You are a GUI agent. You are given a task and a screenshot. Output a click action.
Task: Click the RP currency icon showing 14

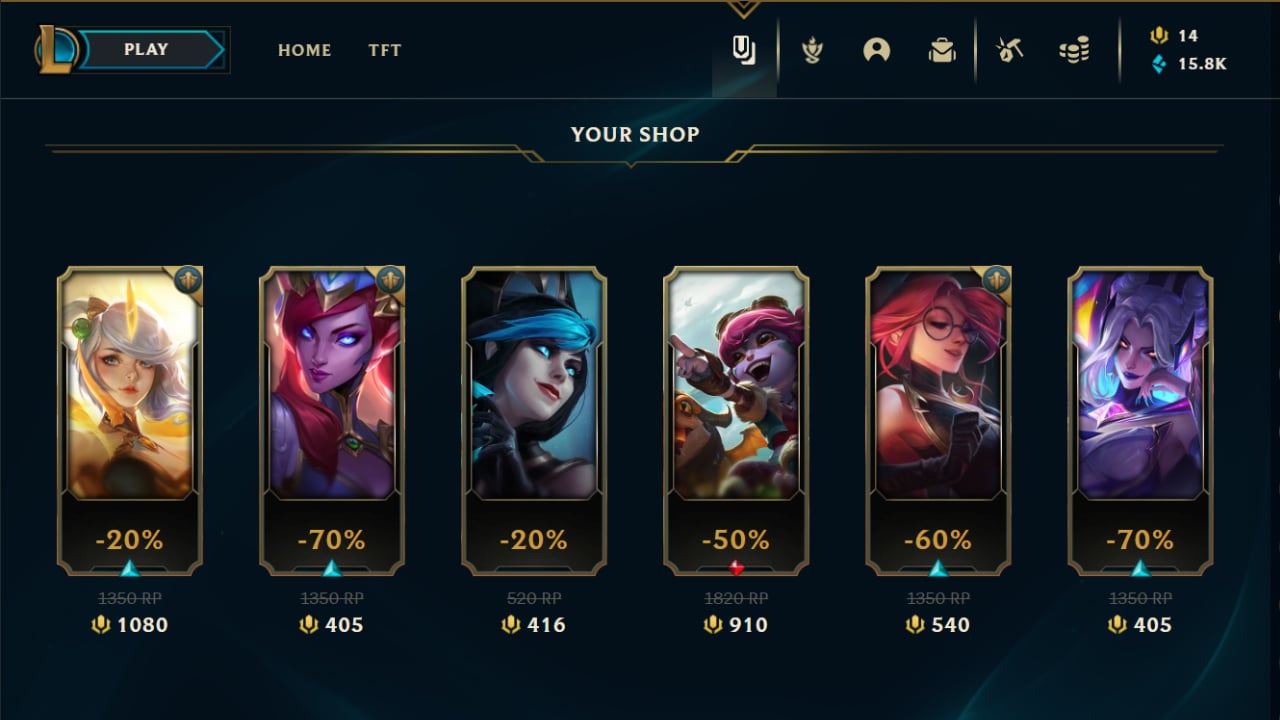(1158, 35)
